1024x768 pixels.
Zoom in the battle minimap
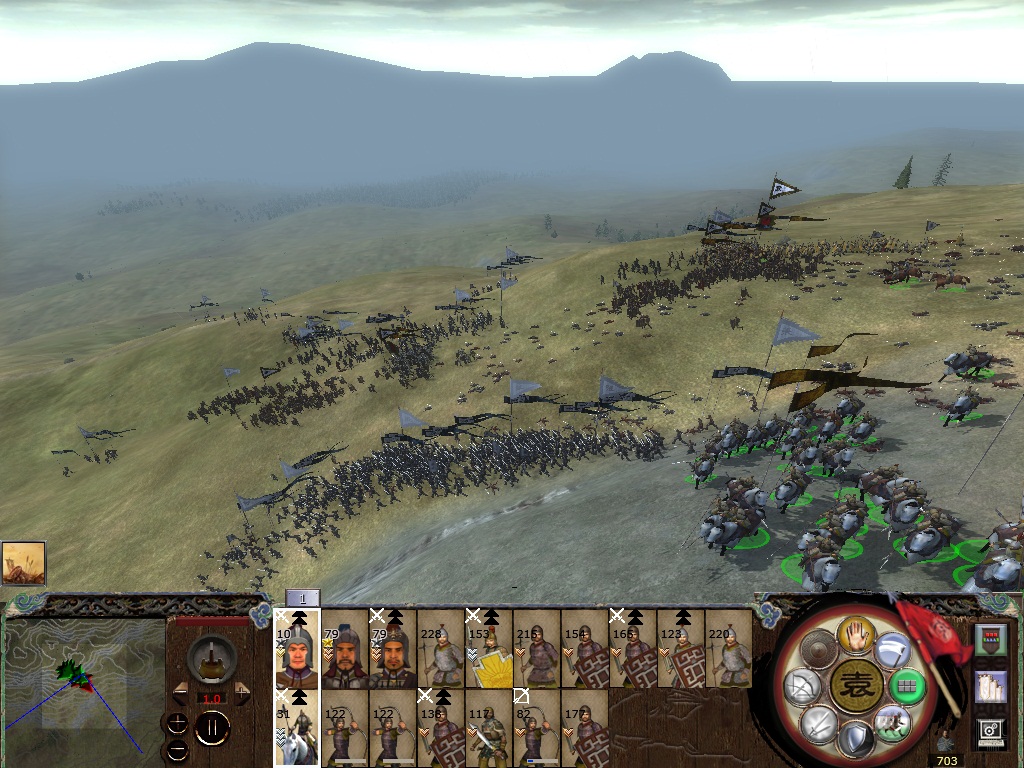click(177, 720)
